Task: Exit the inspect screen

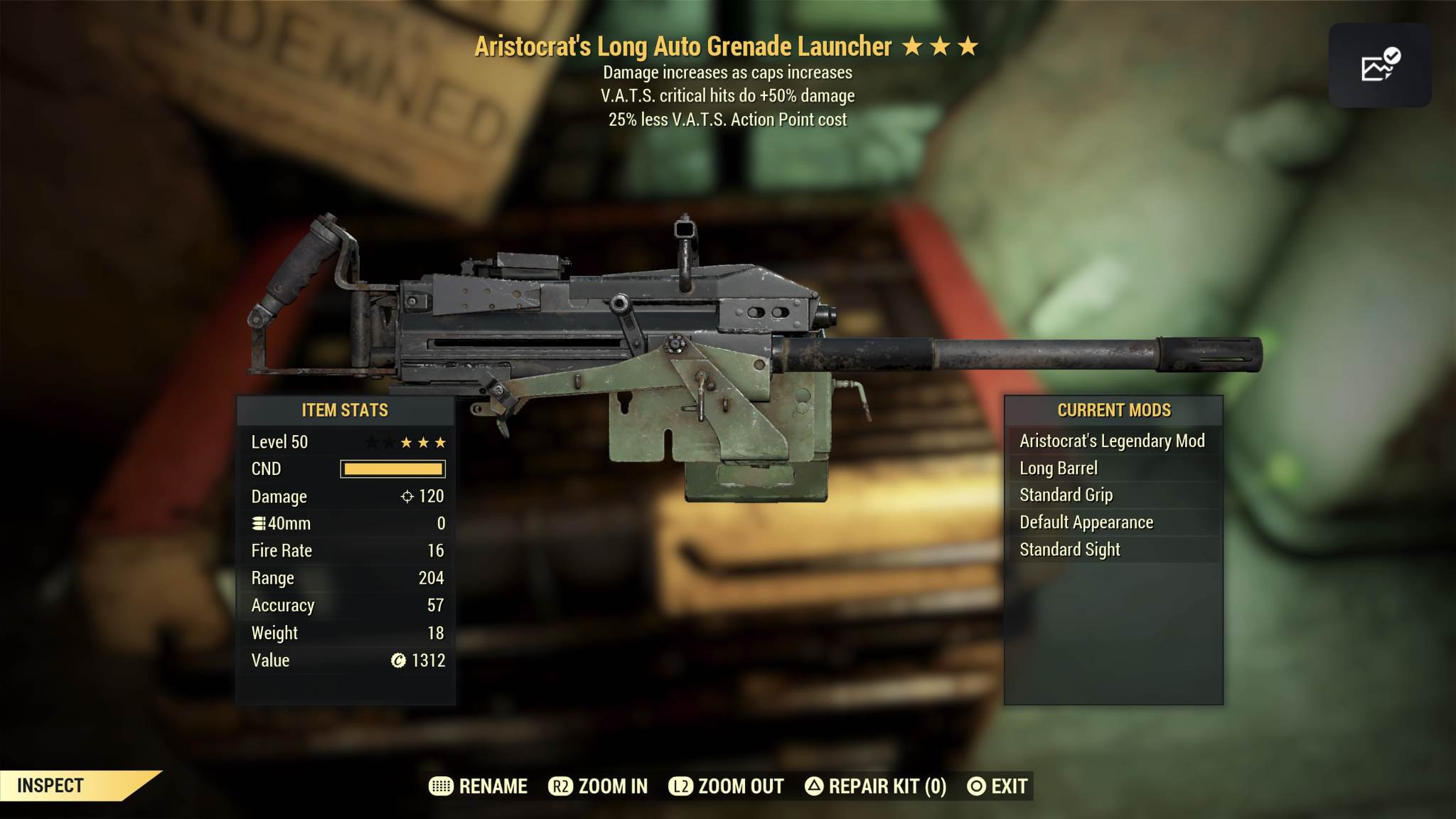Action: [x=997, y=786]
